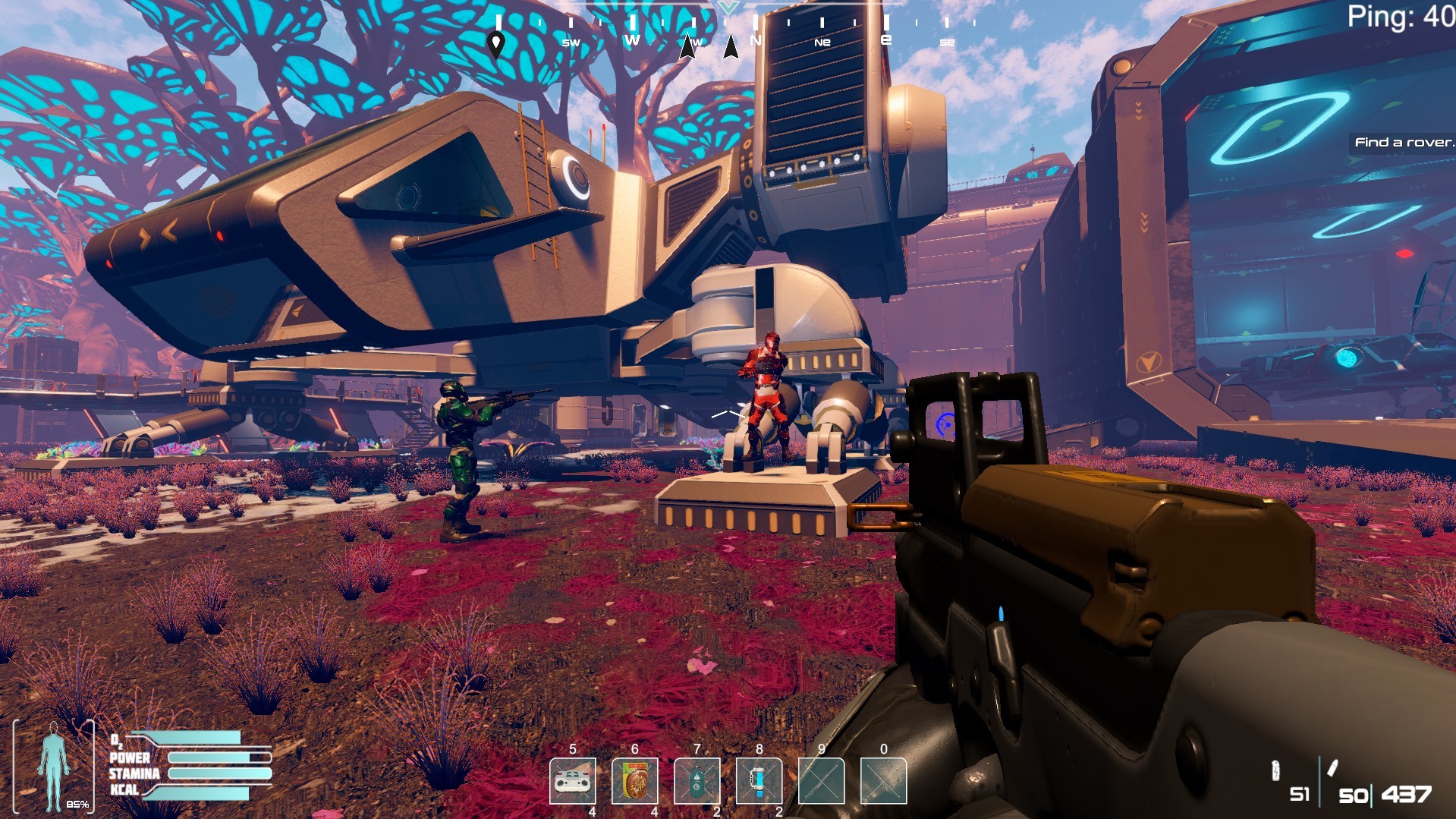Screen dimensions: 1456x819
Task: Select the medkit in hotbar slot 5
Action: 573,781
